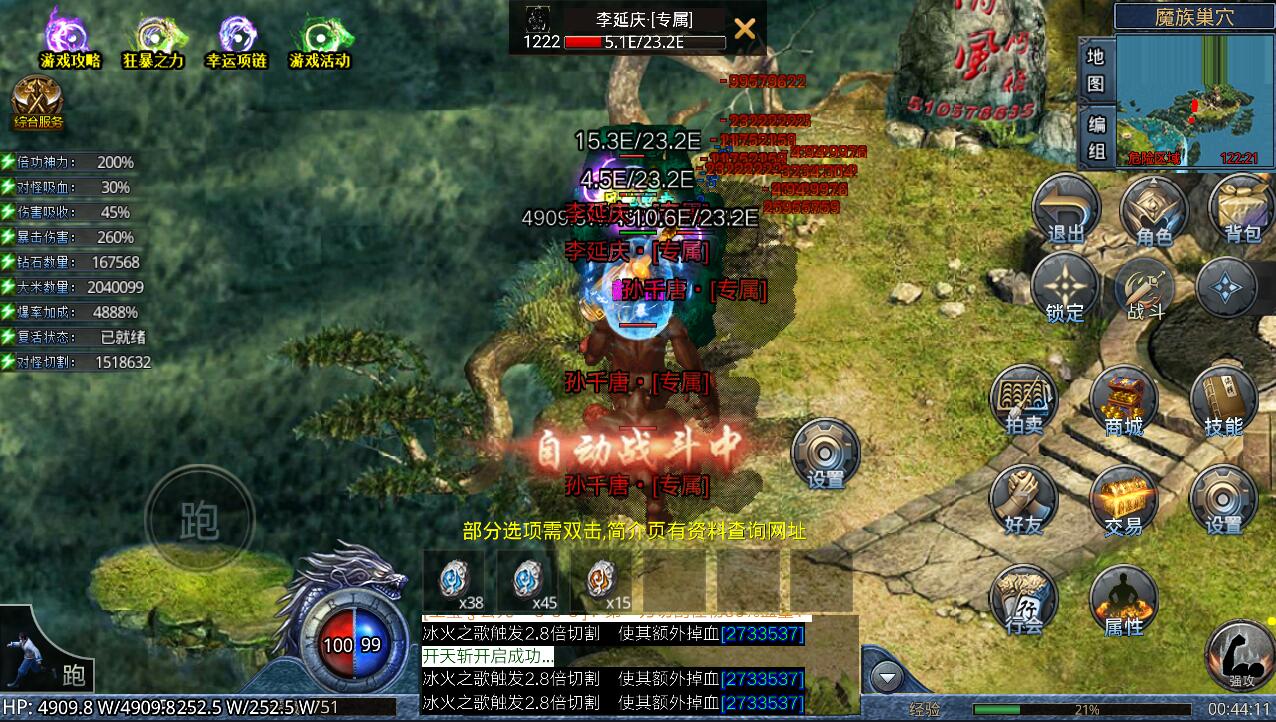Open the 技能 skills book

1223,400
